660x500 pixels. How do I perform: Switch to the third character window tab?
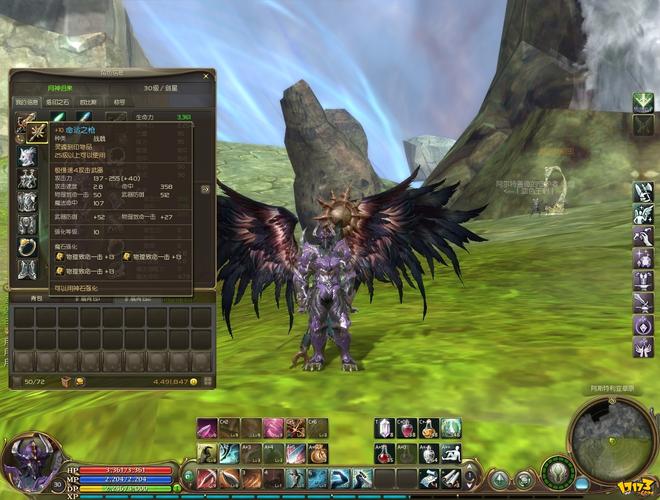[89, 102]
